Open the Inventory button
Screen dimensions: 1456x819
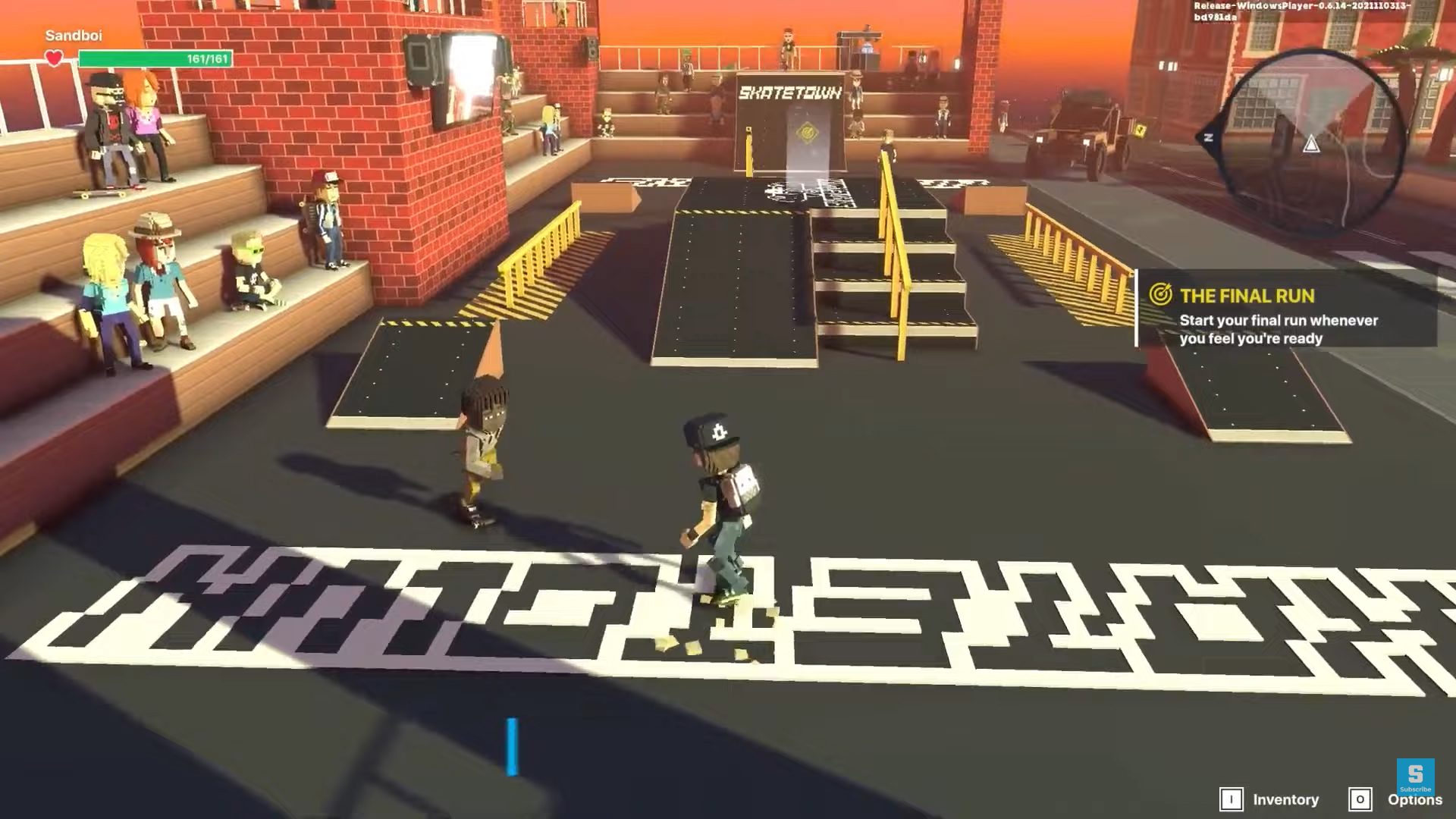click(1287, 799)
